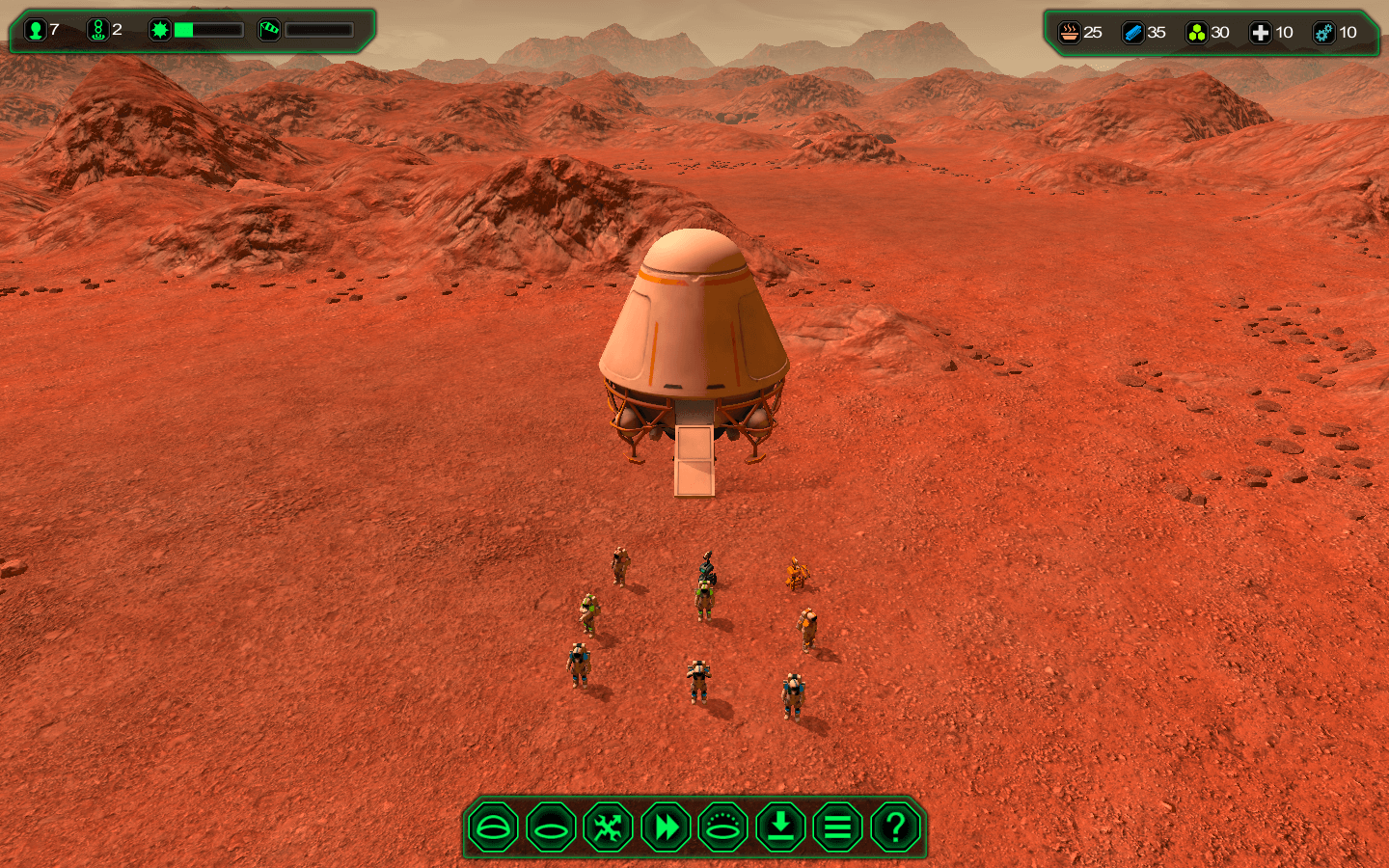This screenshot has height=868, width=1389.
Task: Click the sun solar power icon
Action: click(160, 30)
